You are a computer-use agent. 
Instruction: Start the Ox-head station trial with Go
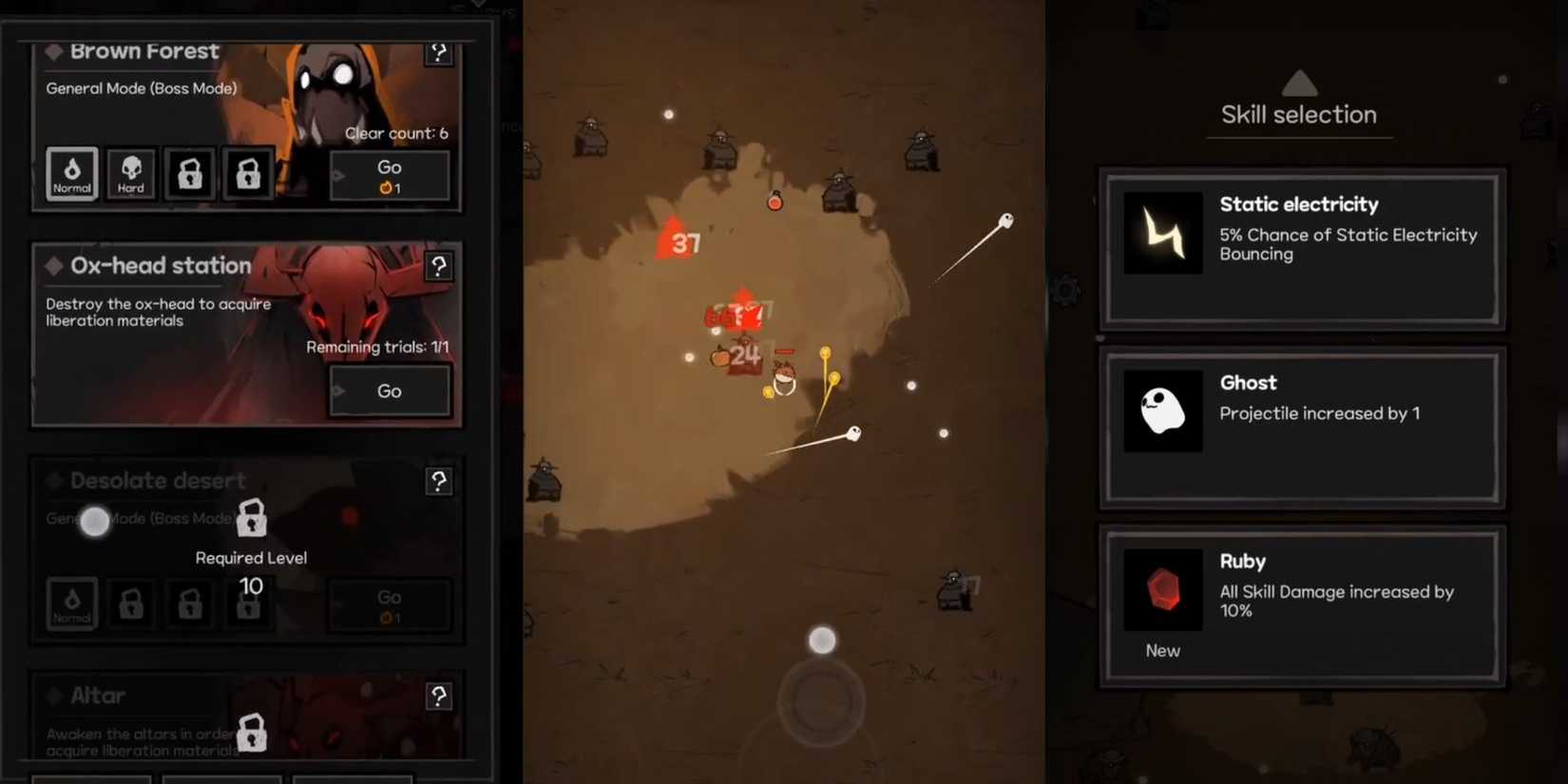389,391
